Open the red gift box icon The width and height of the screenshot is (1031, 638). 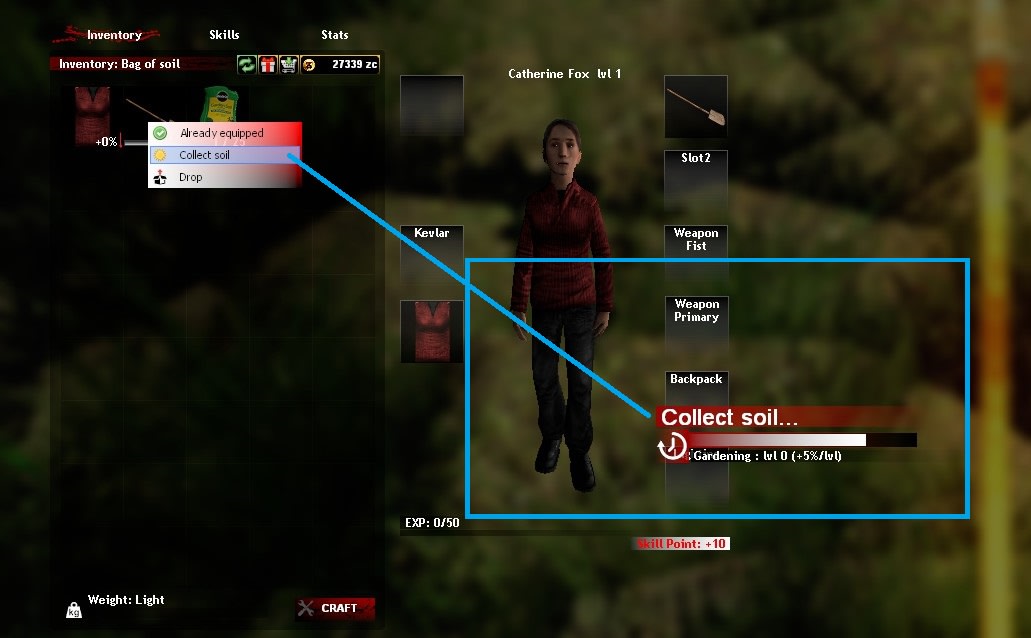coord(267,64)
